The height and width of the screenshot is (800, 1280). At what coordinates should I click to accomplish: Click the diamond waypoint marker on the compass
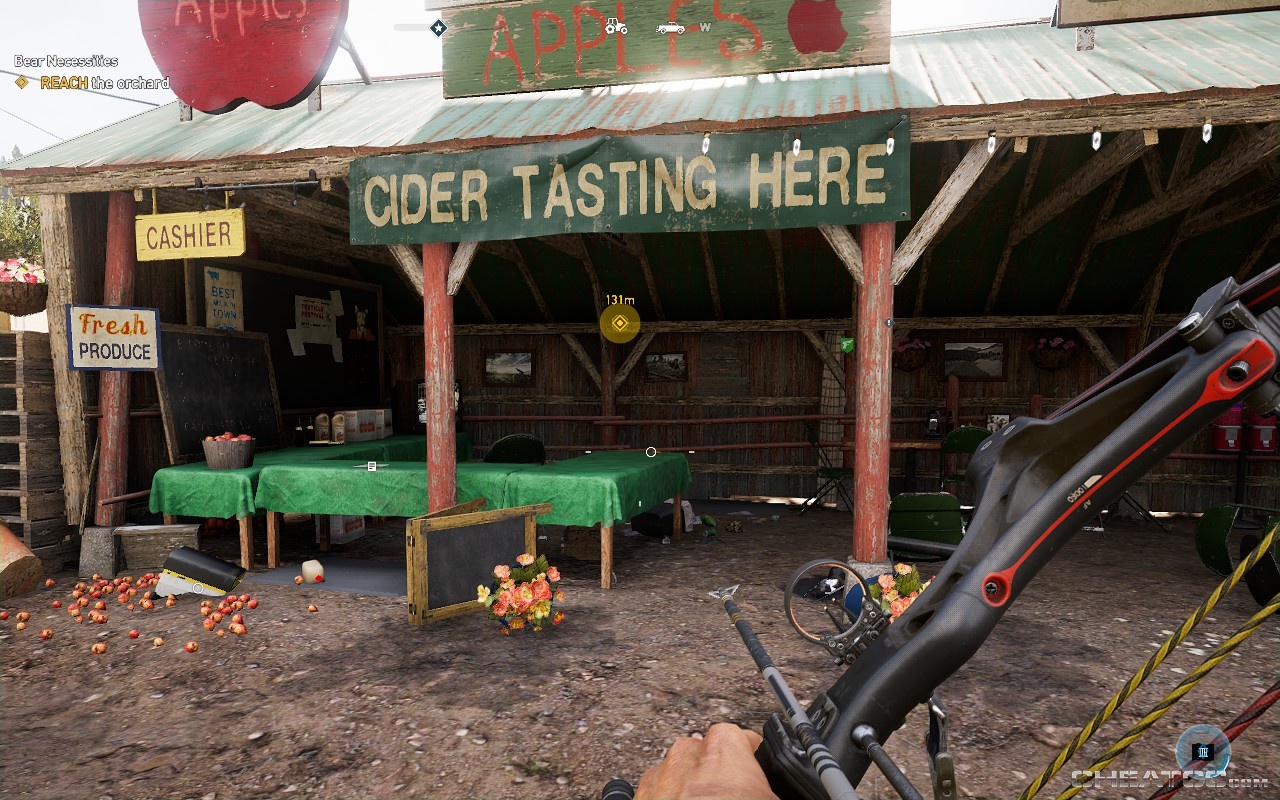[x=437, y=26]
